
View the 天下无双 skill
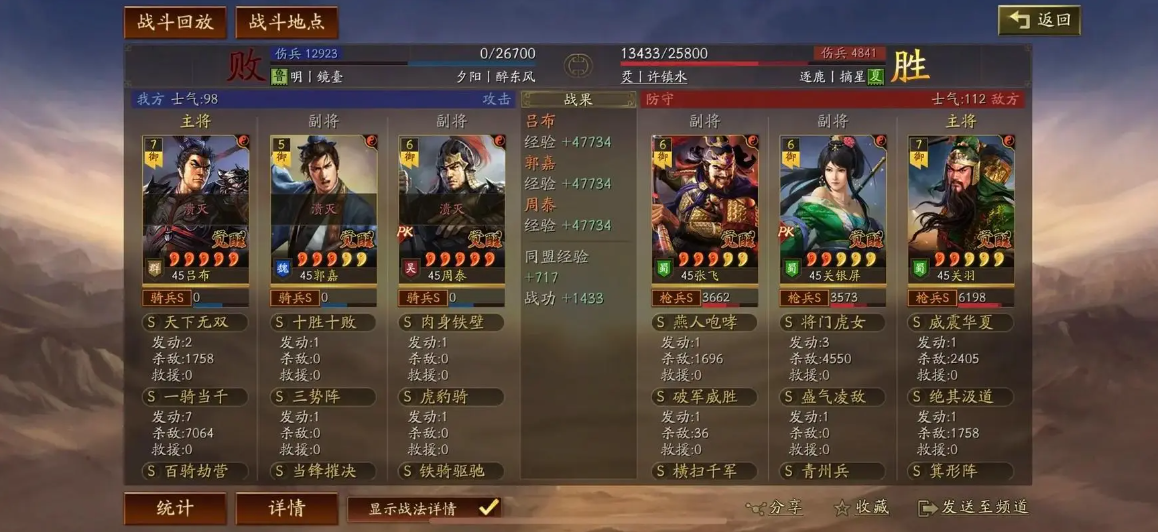[x=195, y=323]
